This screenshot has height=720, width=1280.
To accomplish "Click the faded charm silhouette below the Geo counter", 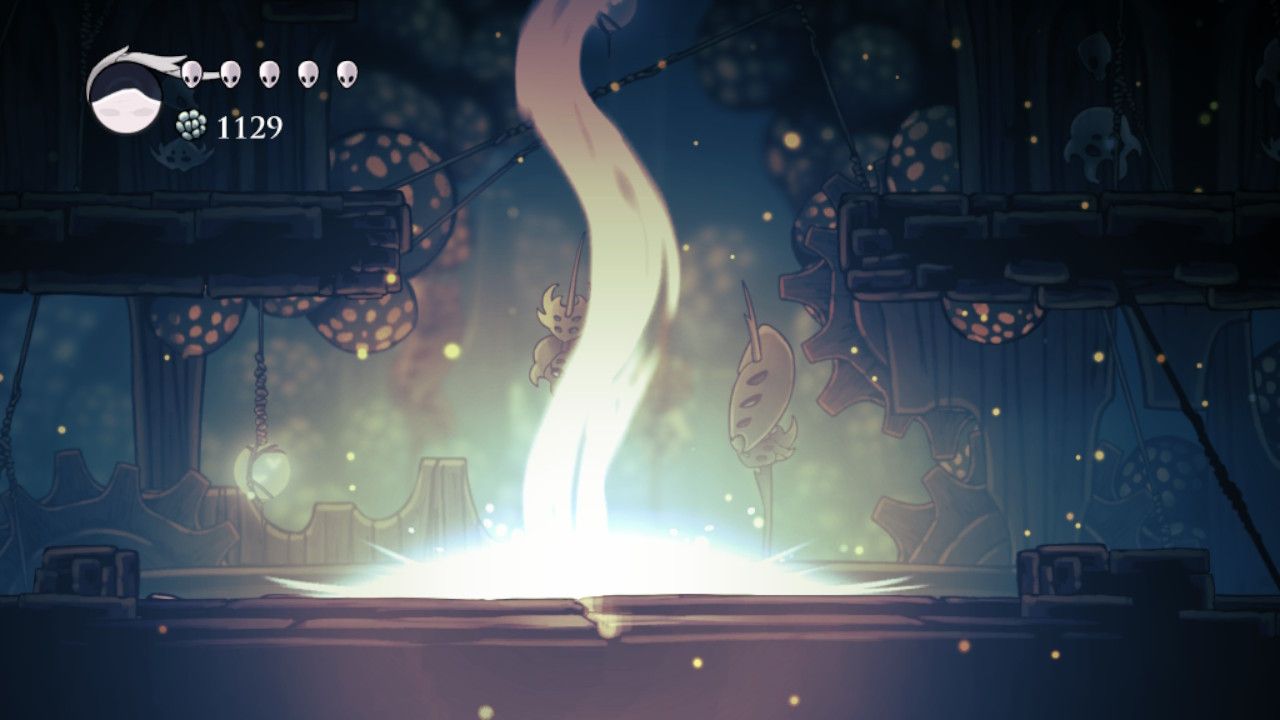I will [183, 158].
